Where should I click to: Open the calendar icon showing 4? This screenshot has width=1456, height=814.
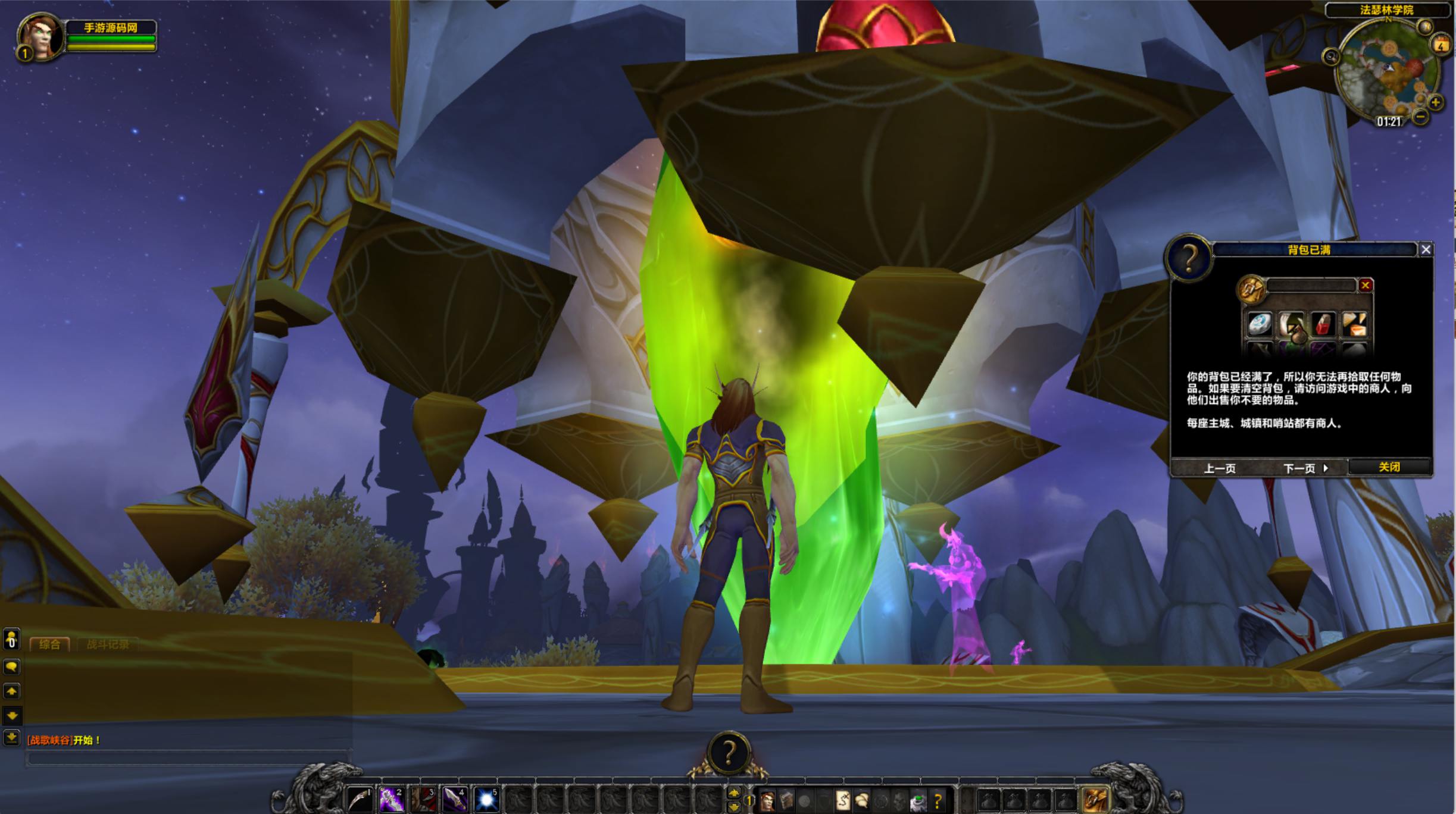point(1441,45)
